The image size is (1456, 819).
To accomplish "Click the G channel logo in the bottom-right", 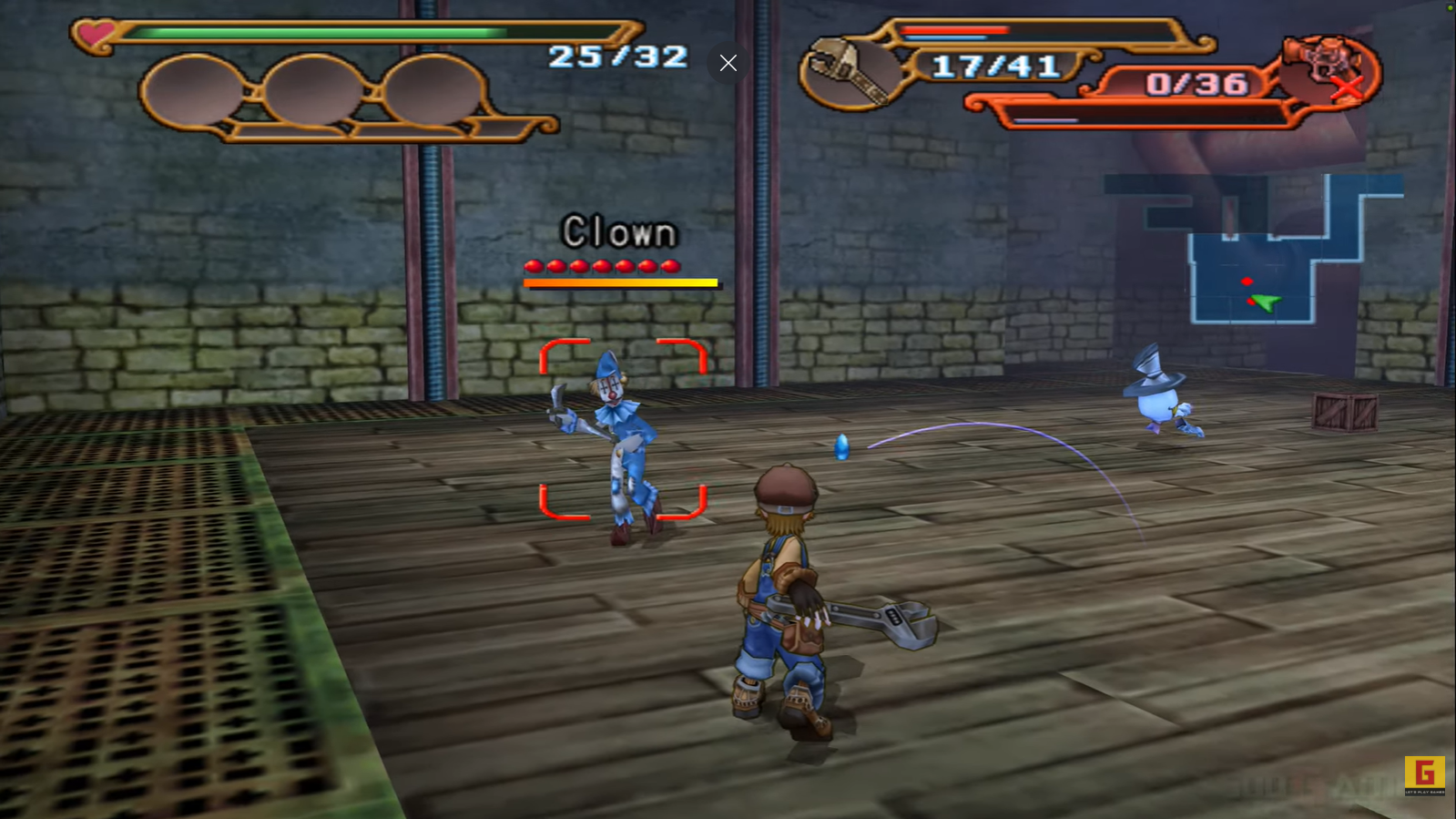I will 1425,773.
